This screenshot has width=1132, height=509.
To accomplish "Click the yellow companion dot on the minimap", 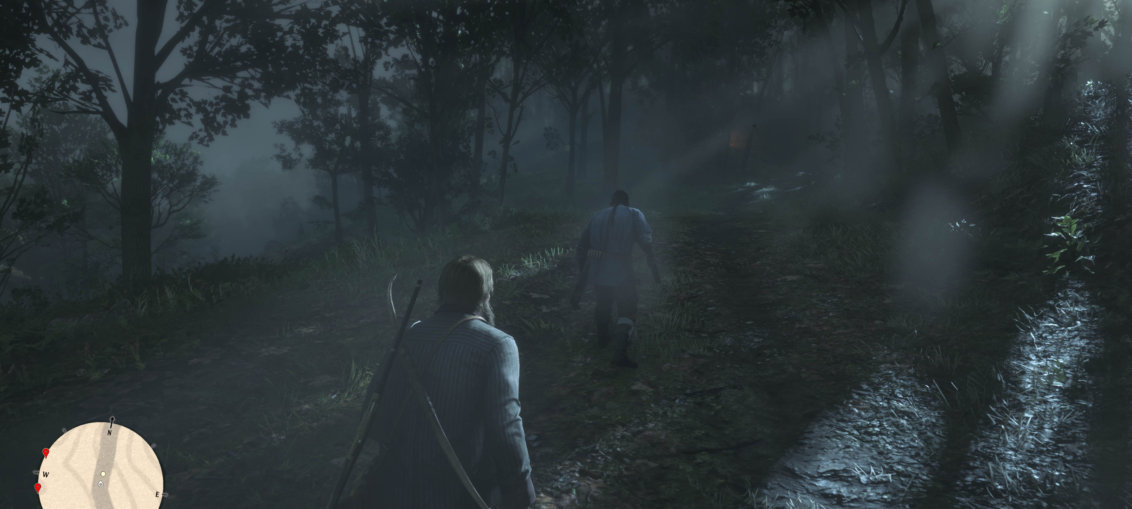I will [102, 473].
